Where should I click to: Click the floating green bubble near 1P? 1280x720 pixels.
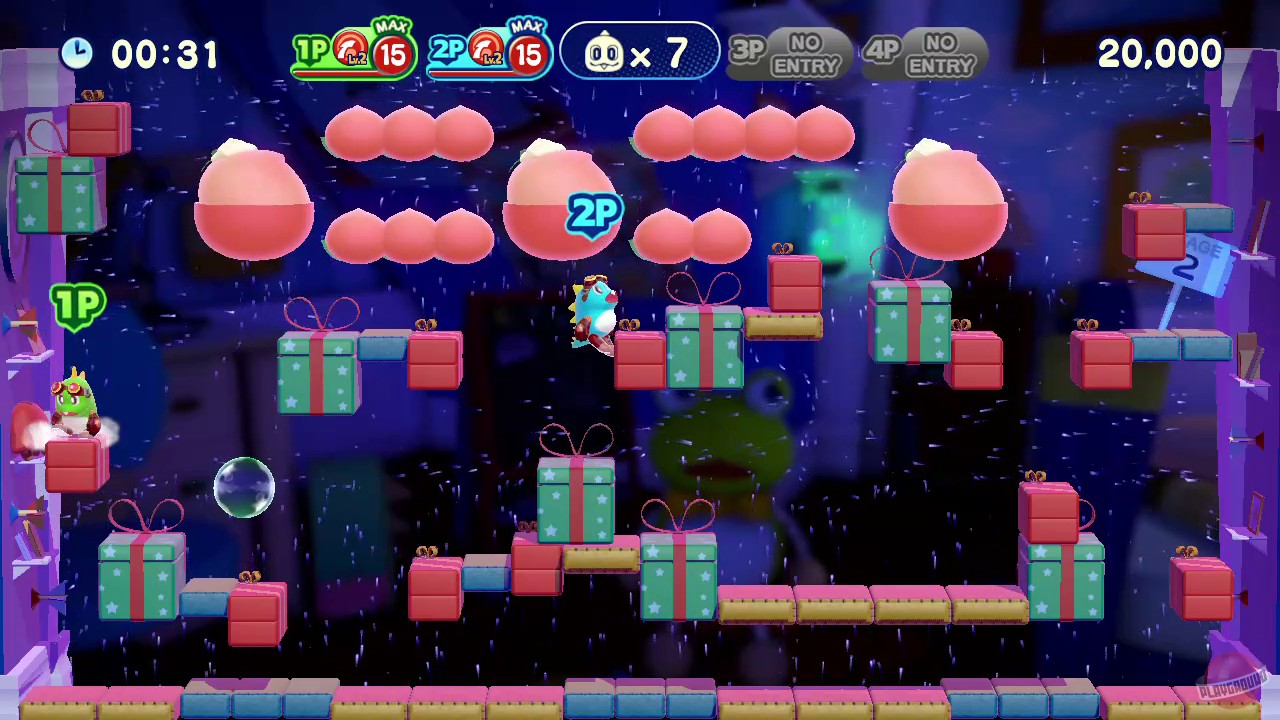[x=245, y=487]
